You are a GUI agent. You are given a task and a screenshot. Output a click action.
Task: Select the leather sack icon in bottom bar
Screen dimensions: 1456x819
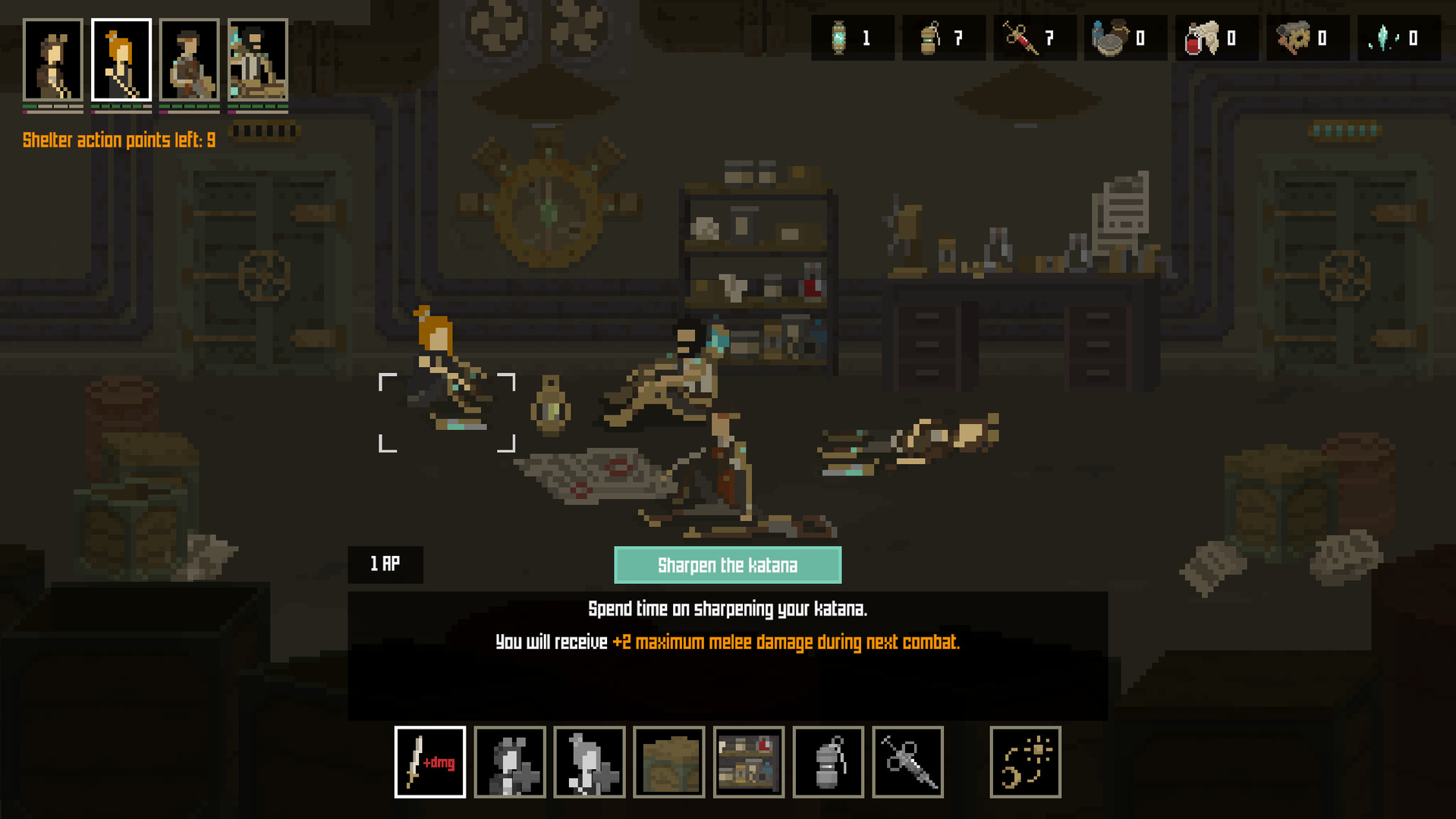click(668, 762)
